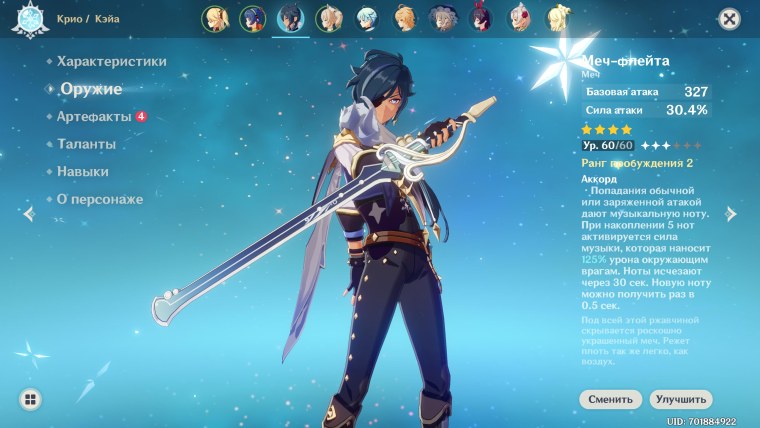Select the Оружие menu entry
This screenshot has height=428, width=760.
(90, 89)
